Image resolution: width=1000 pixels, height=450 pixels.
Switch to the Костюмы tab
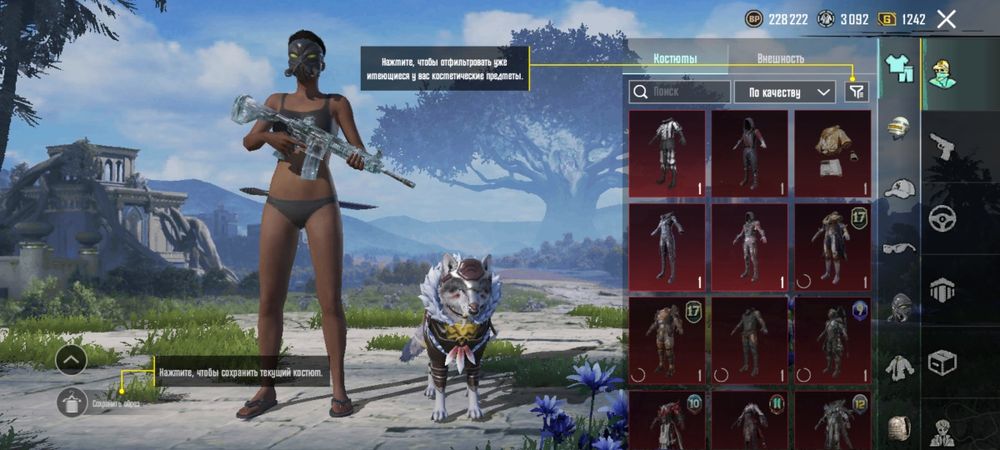point(675,59)
